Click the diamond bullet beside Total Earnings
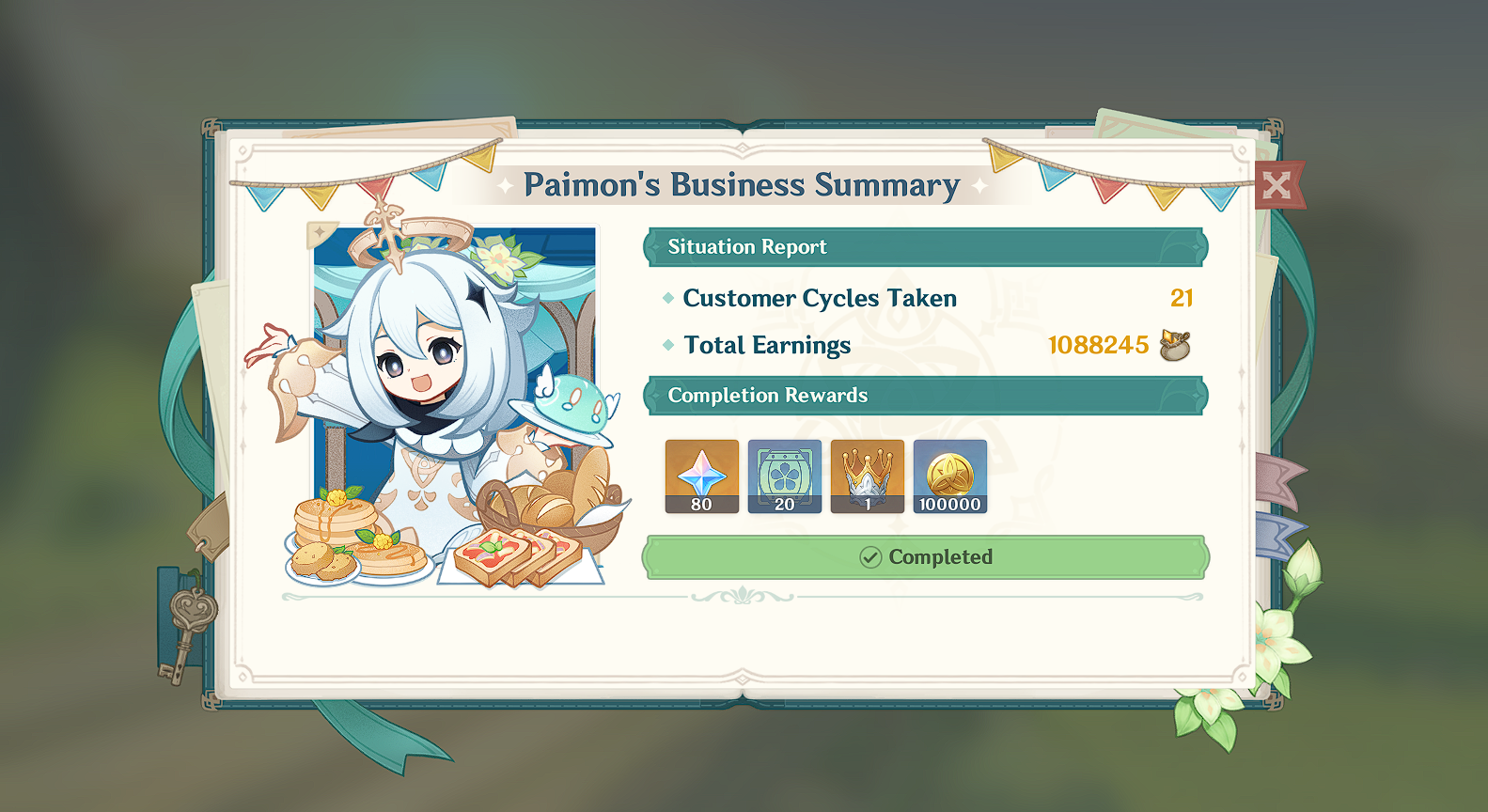1488x812 pixels. point(668,345)
